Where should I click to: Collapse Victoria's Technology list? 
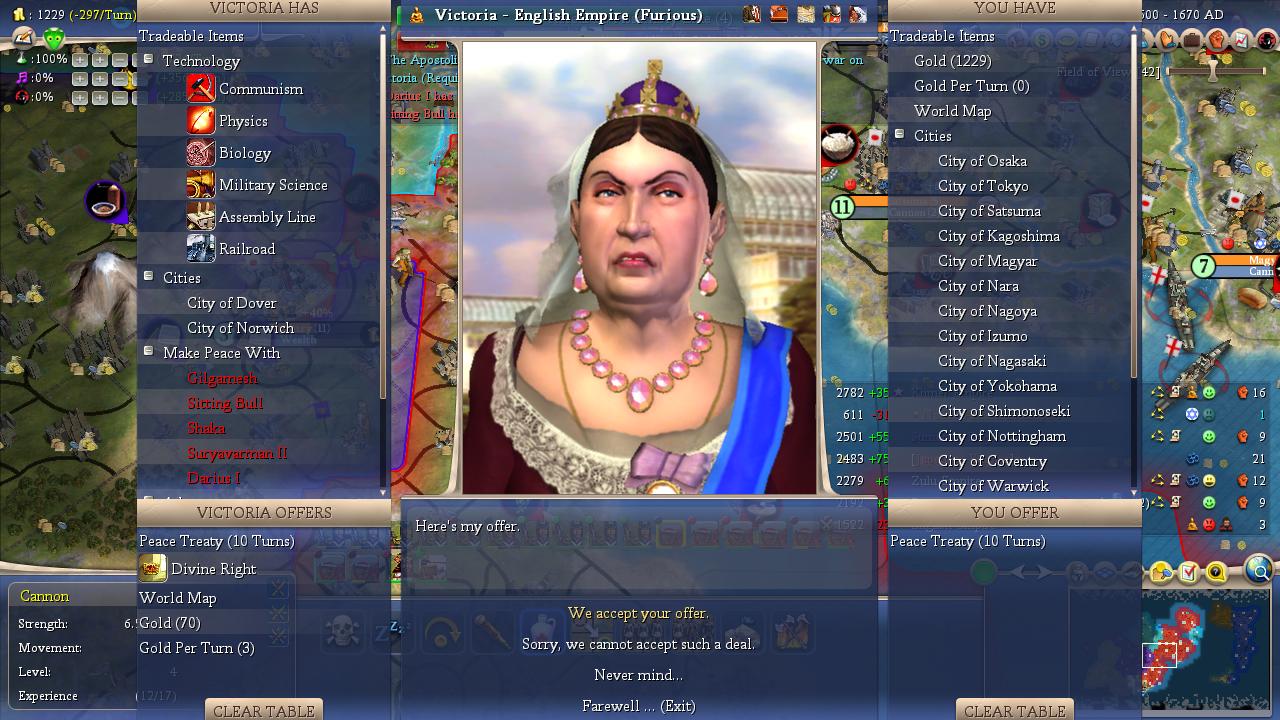pos(148,60)
